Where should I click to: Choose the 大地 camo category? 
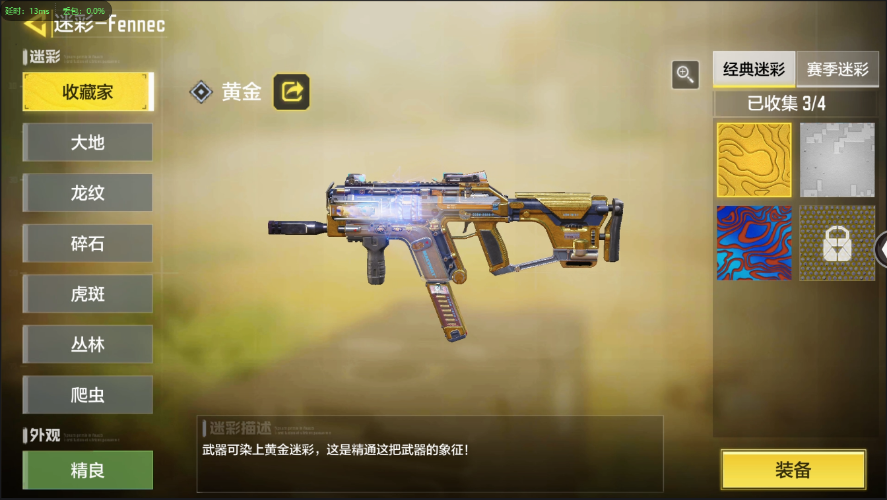click(88, 143)
